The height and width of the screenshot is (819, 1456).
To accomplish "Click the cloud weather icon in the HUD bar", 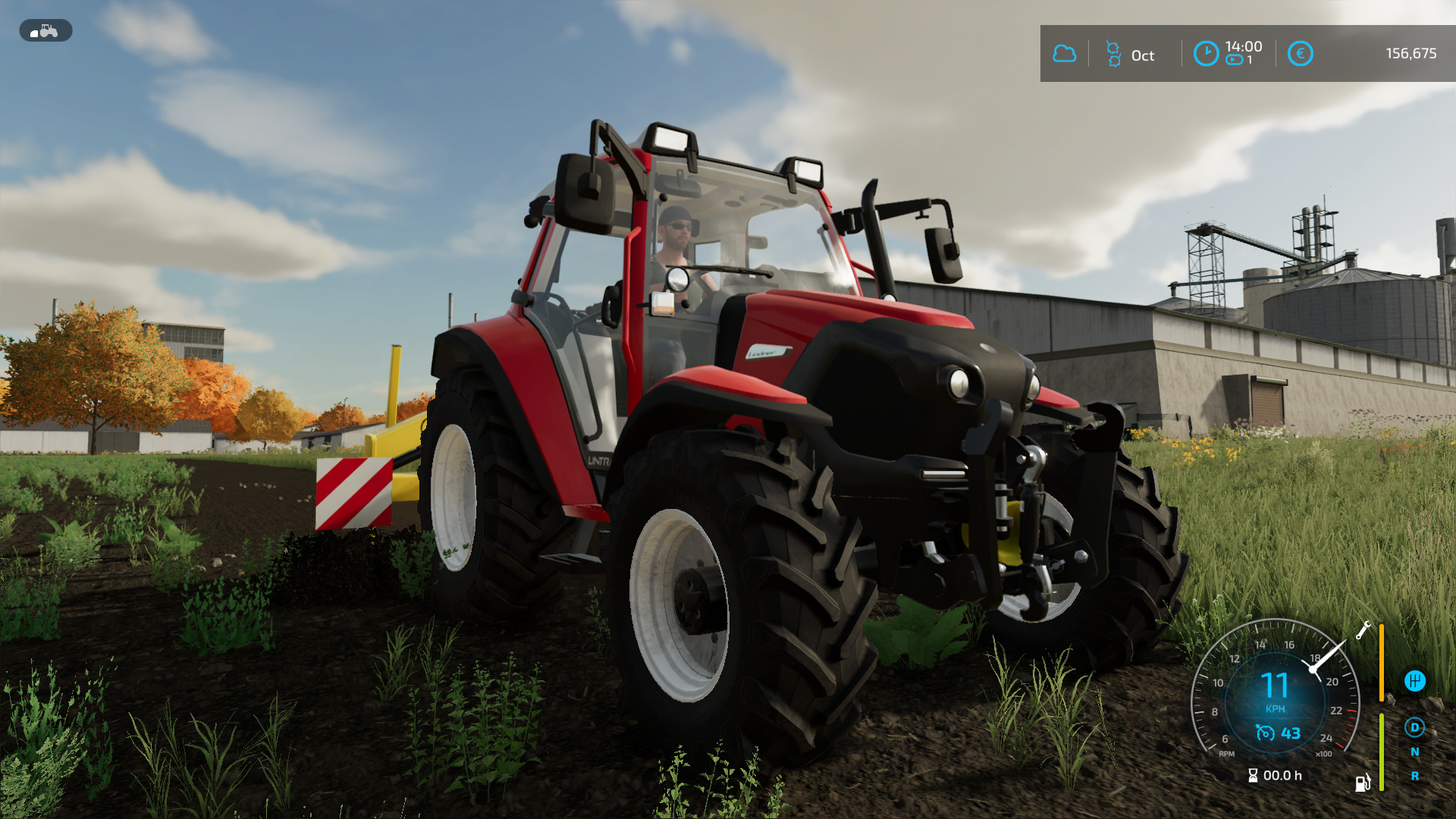I will click(x=1065, y=54).
